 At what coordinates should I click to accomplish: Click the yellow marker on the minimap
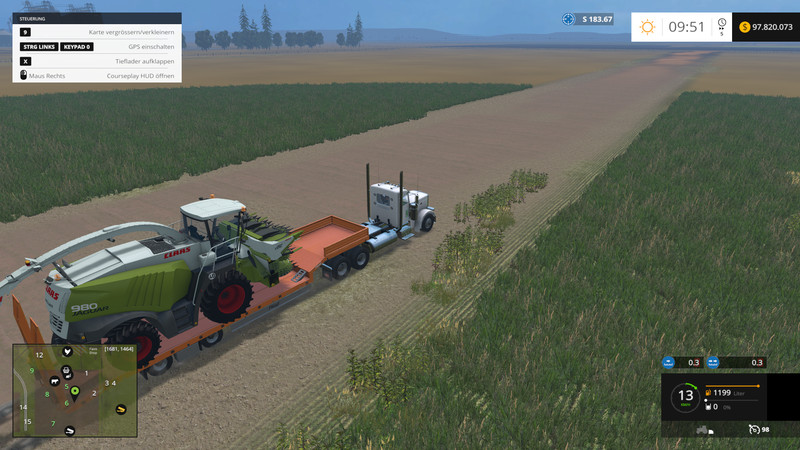(x=121, y=408)
